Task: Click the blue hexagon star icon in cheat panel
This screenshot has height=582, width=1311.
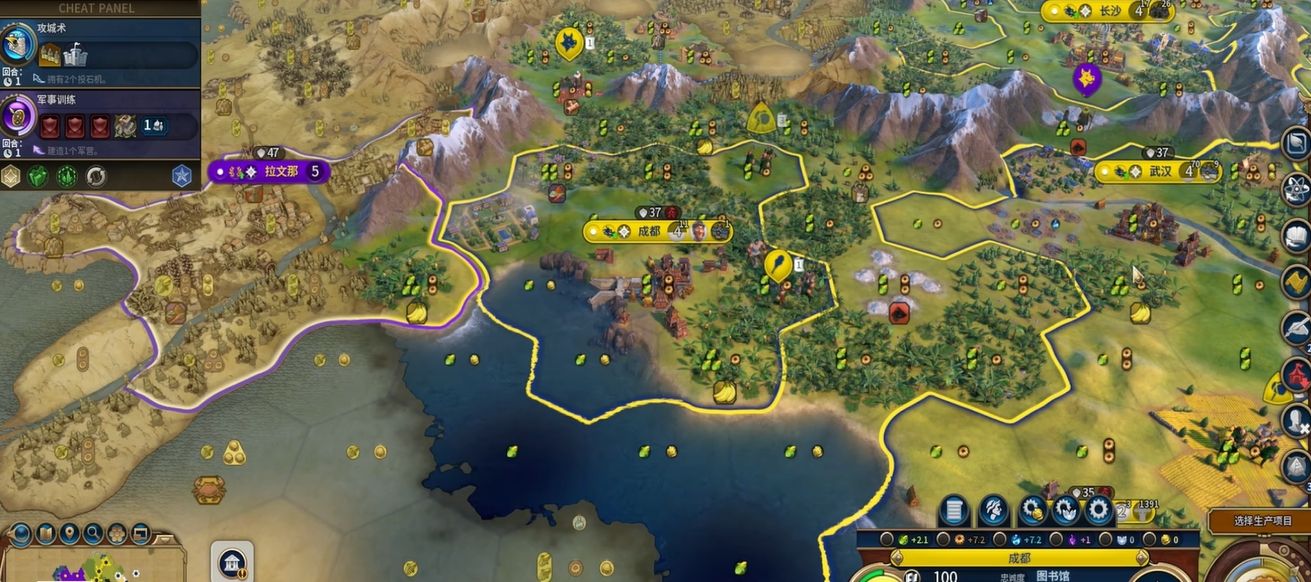Action: [181, 176]
